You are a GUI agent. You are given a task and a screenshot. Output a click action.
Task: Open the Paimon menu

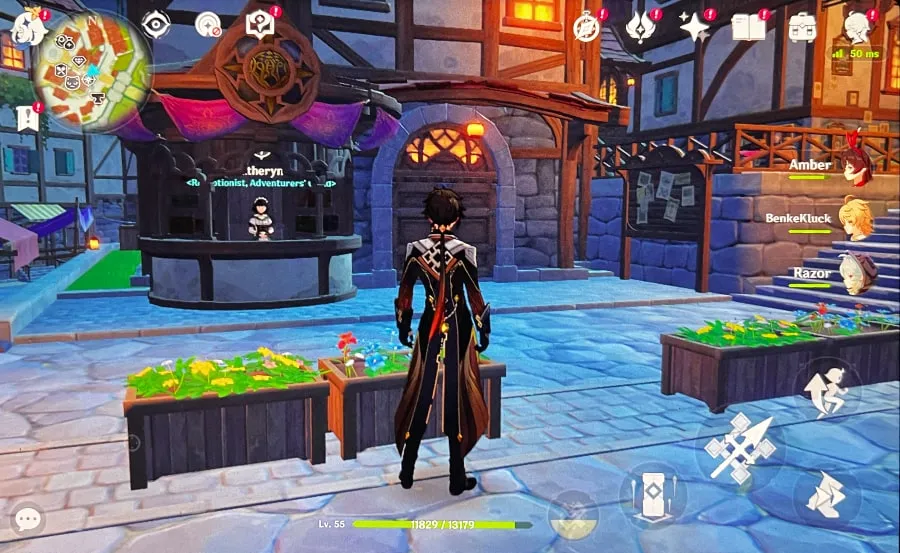(27, 25)
